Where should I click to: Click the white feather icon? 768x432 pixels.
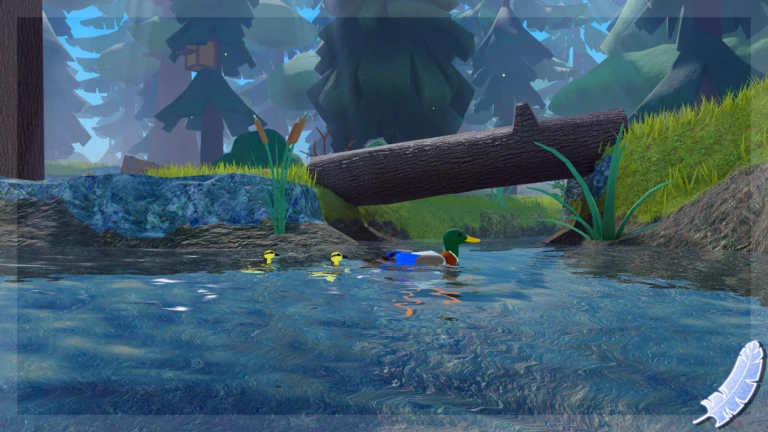coord(729,382)
